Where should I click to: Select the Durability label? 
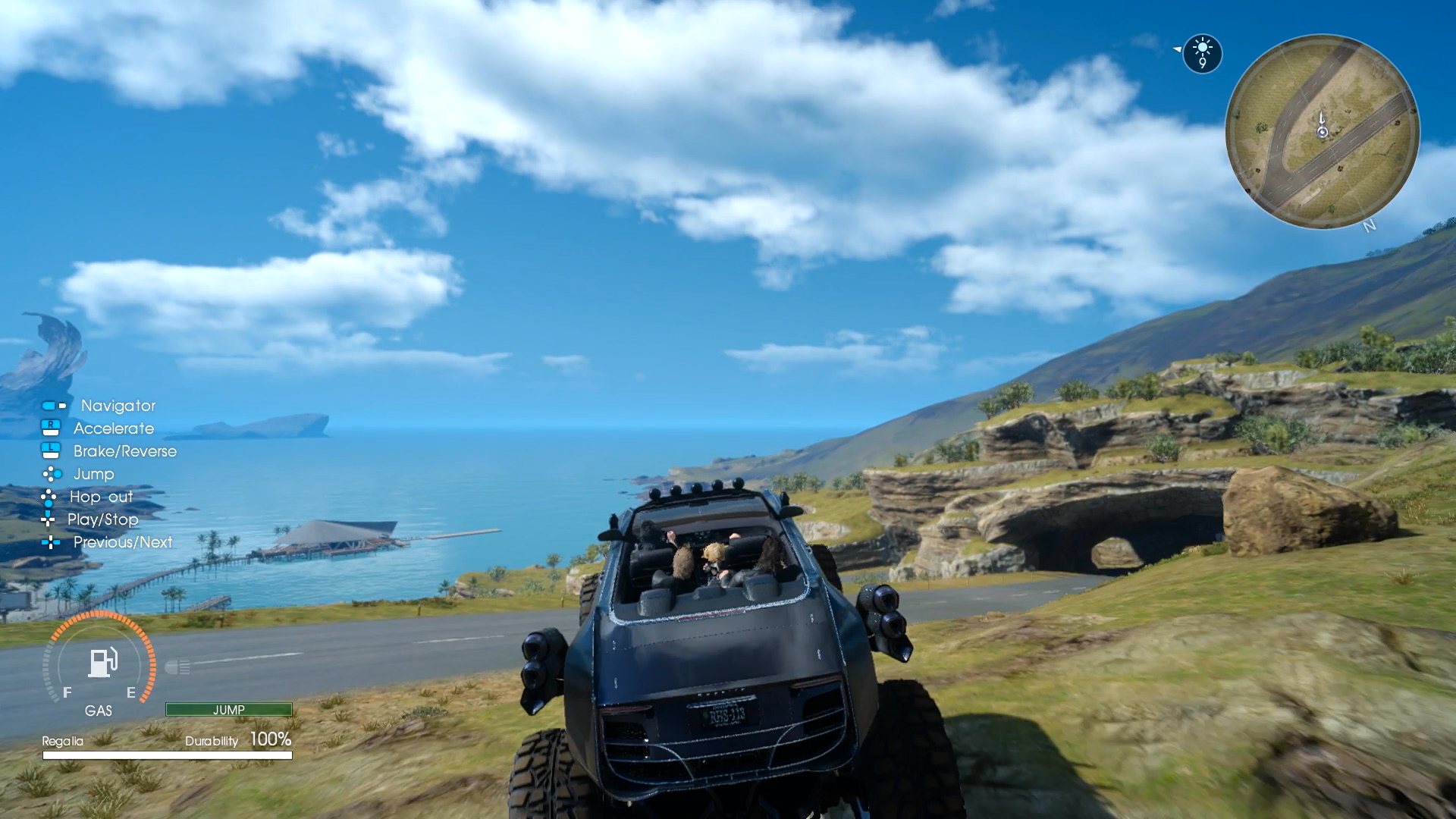212,741
